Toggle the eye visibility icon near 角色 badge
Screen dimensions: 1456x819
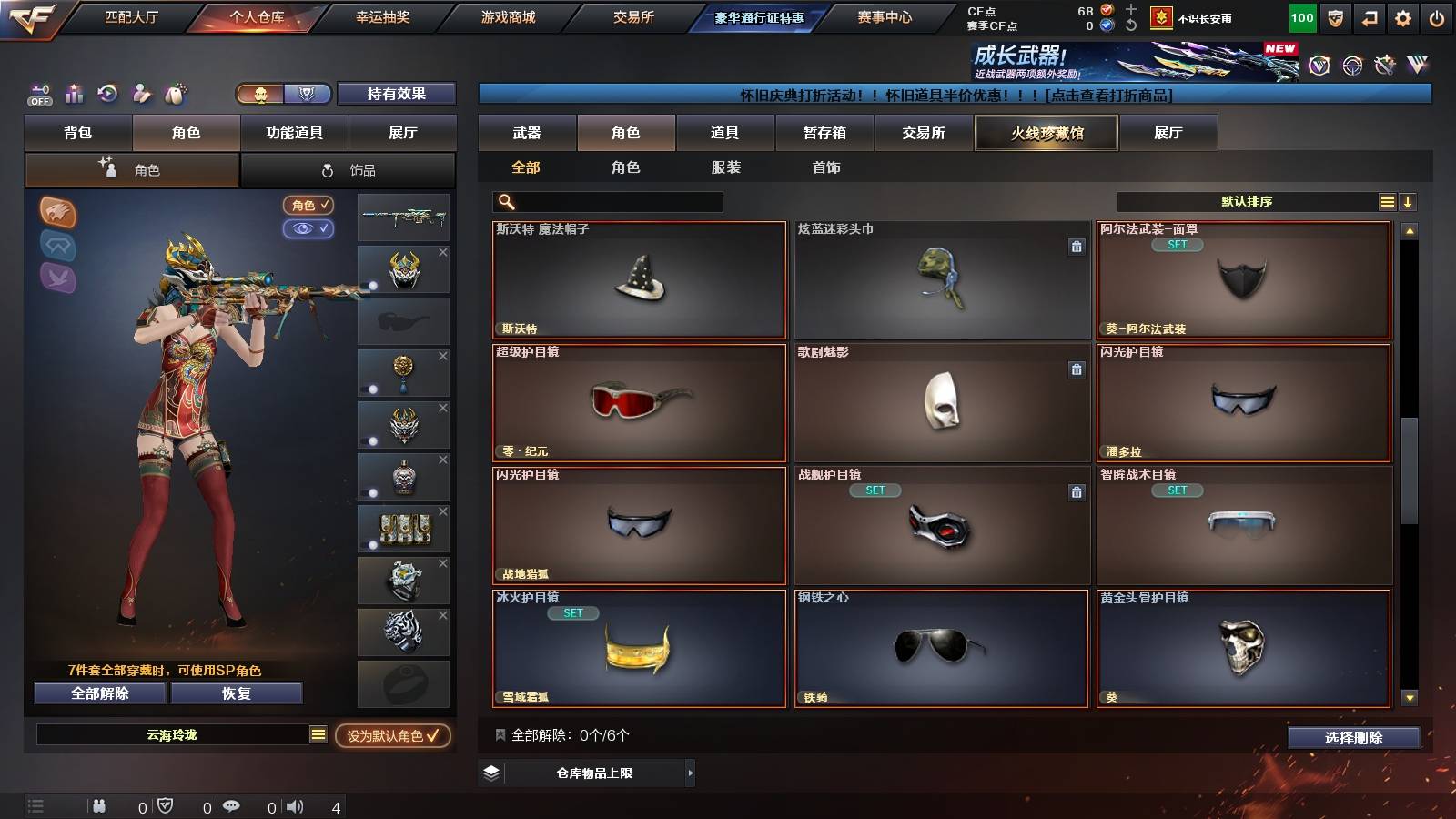click(x=308, y=229)
